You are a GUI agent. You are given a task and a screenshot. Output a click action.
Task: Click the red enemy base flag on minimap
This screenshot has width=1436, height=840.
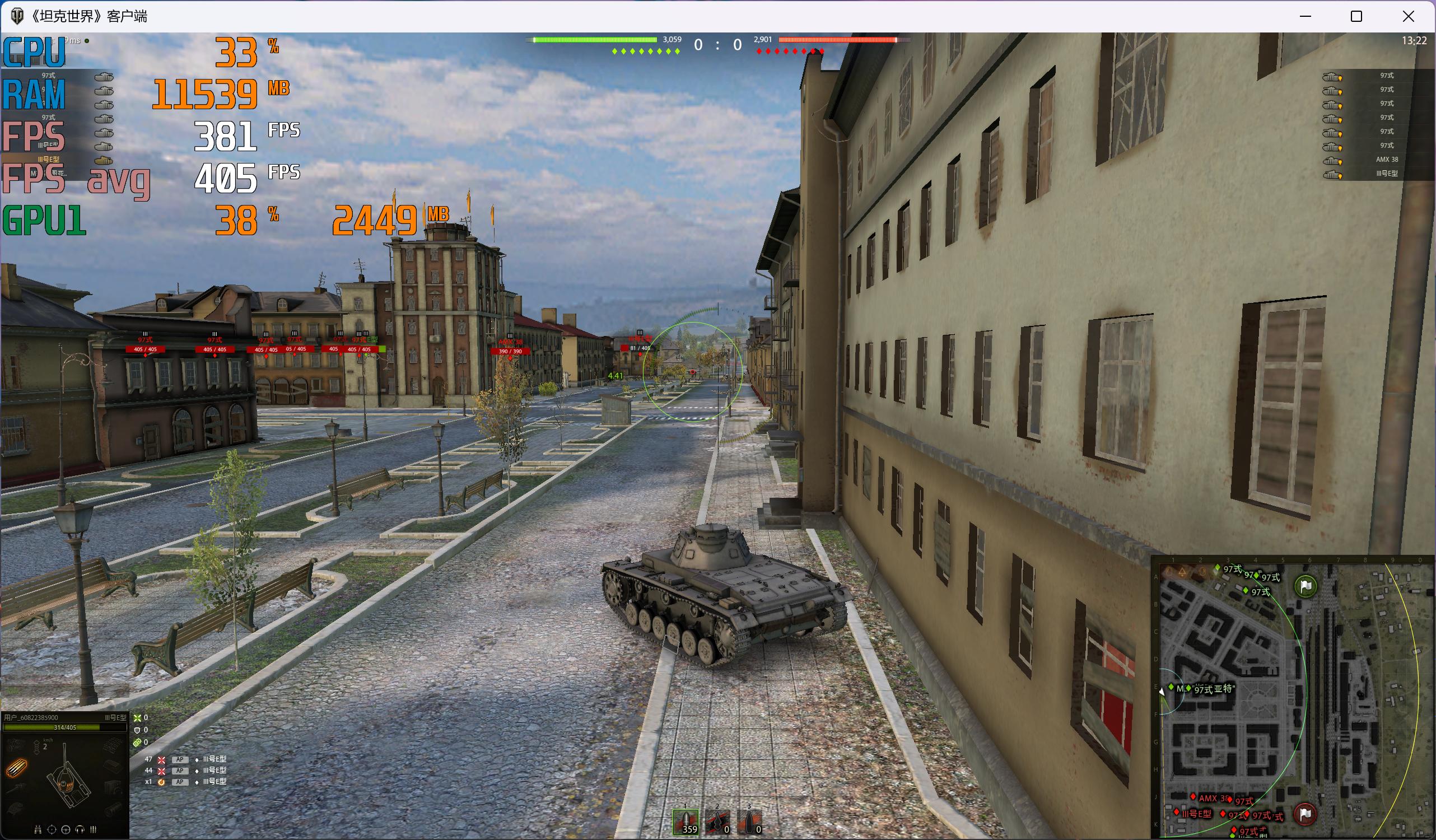pos(1305,814)
